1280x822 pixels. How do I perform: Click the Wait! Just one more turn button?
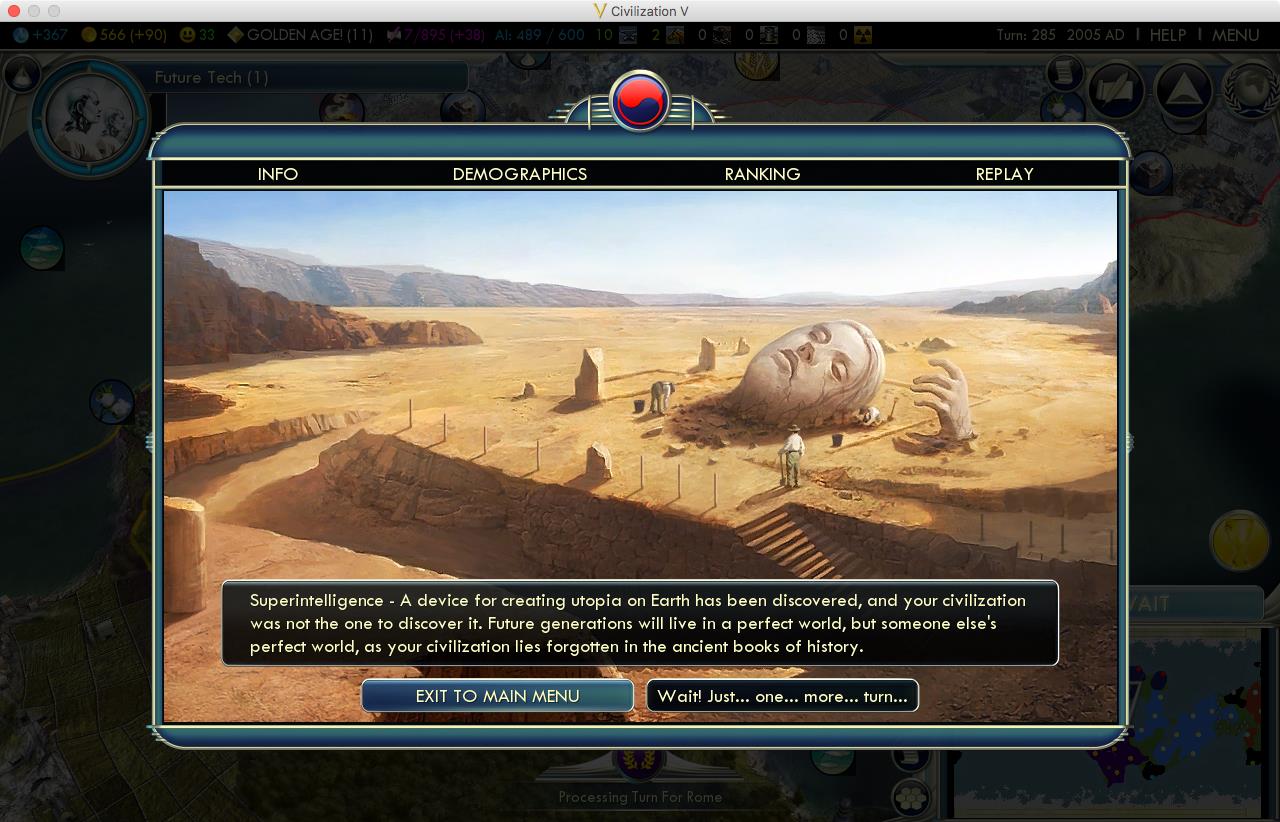click(x=783, y=695)
